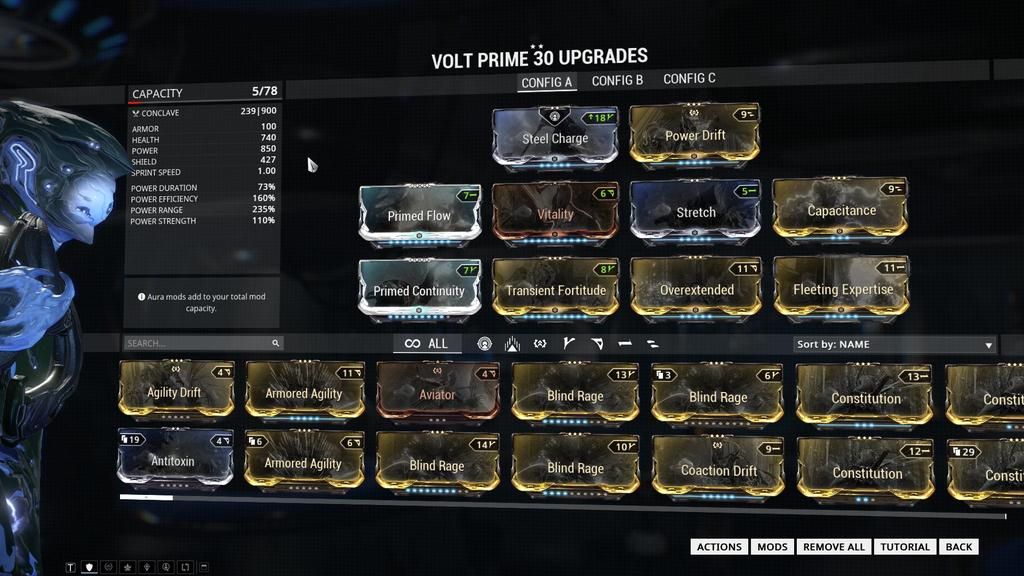This screenshot has height=576, width=1024.
Task: Remove all equipped mods
Action: (834, 547)
